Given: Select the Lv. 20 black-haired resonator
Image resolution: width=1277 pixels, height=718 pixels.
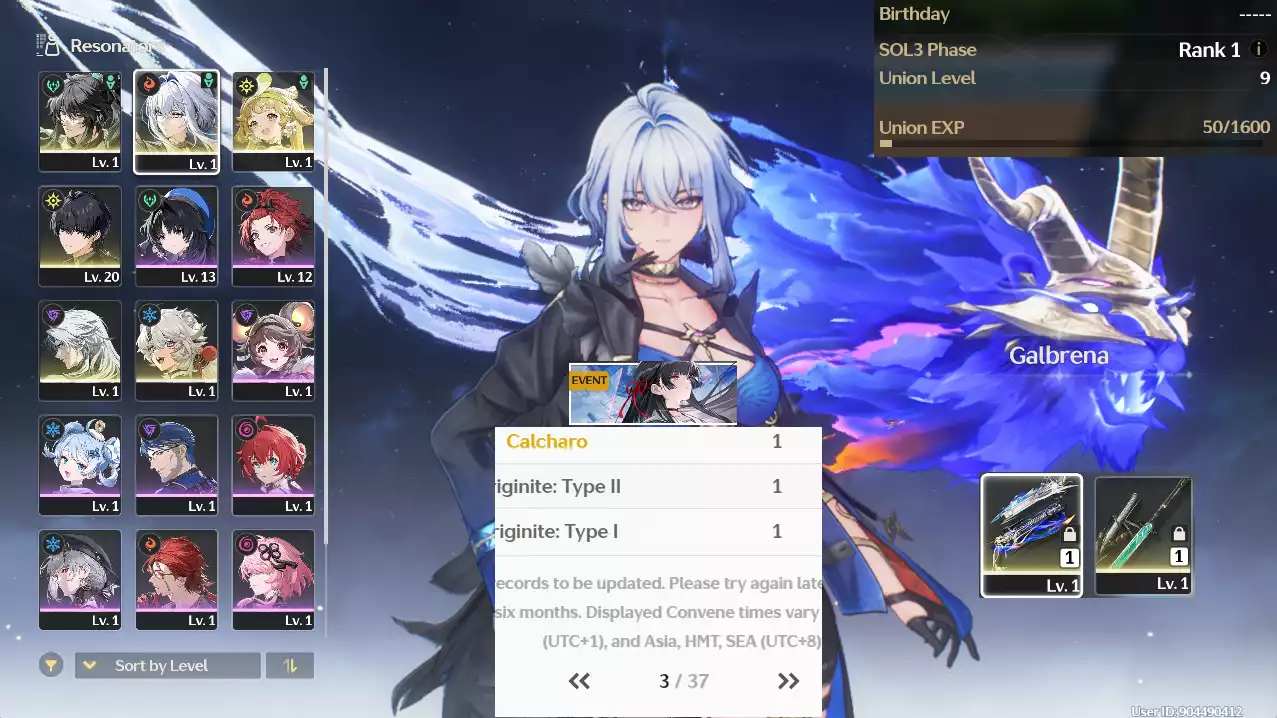Looking at the screenshot, I should tap(80, 236).
